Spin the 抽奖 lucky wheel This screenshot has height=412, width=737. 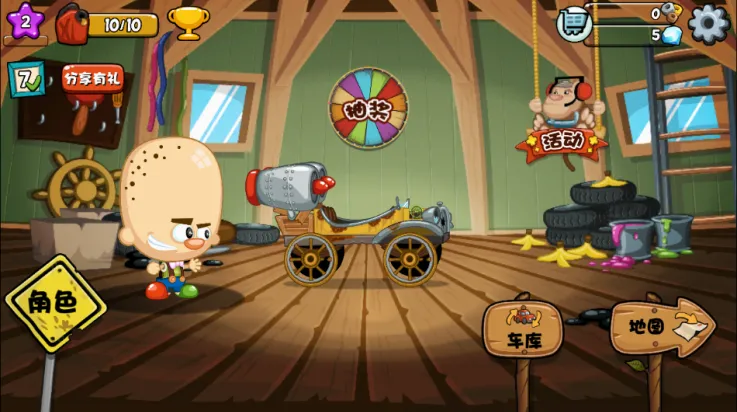368,109
